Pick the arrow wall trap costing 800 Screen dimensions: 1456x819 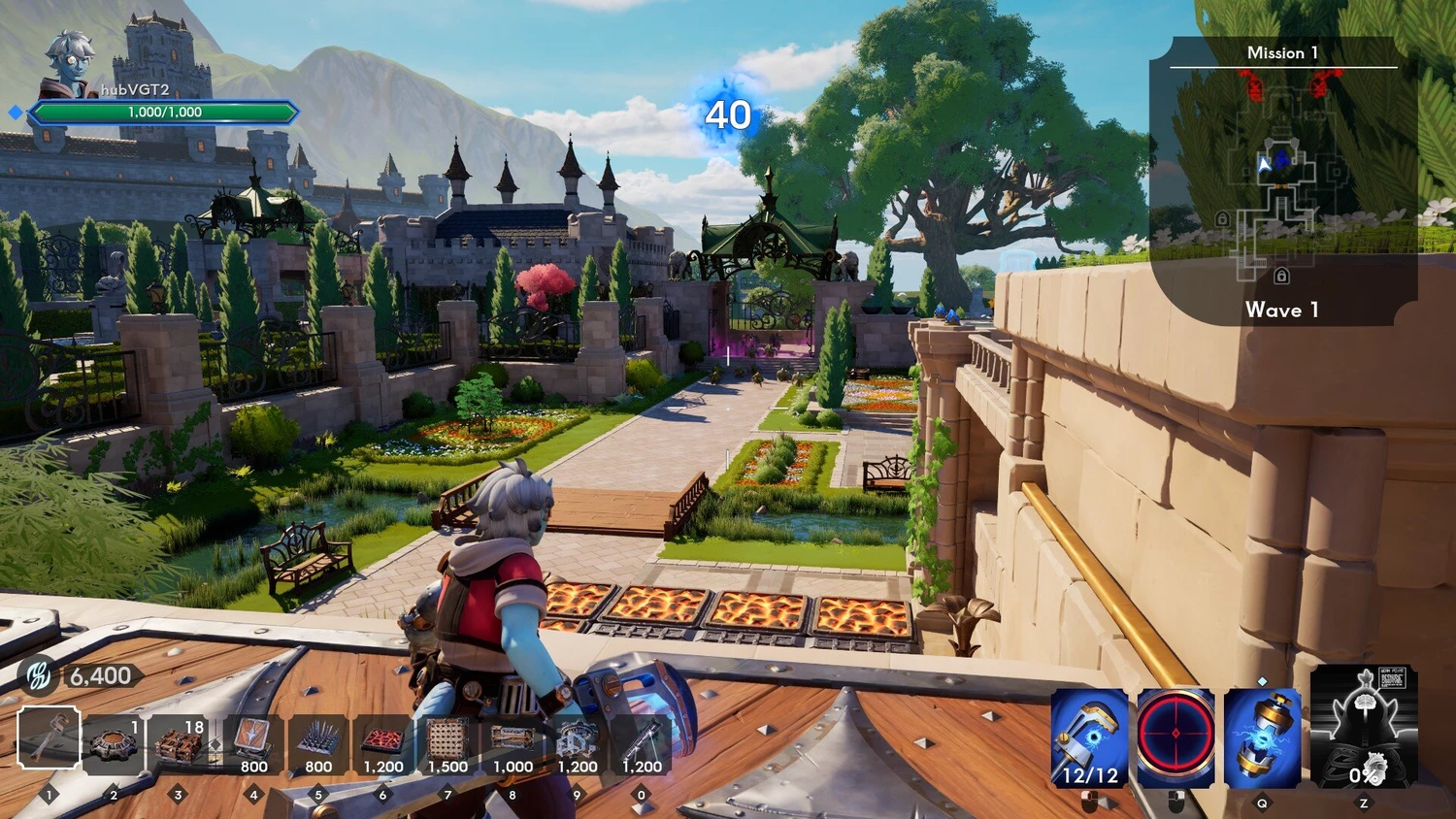tap(253, 744)
